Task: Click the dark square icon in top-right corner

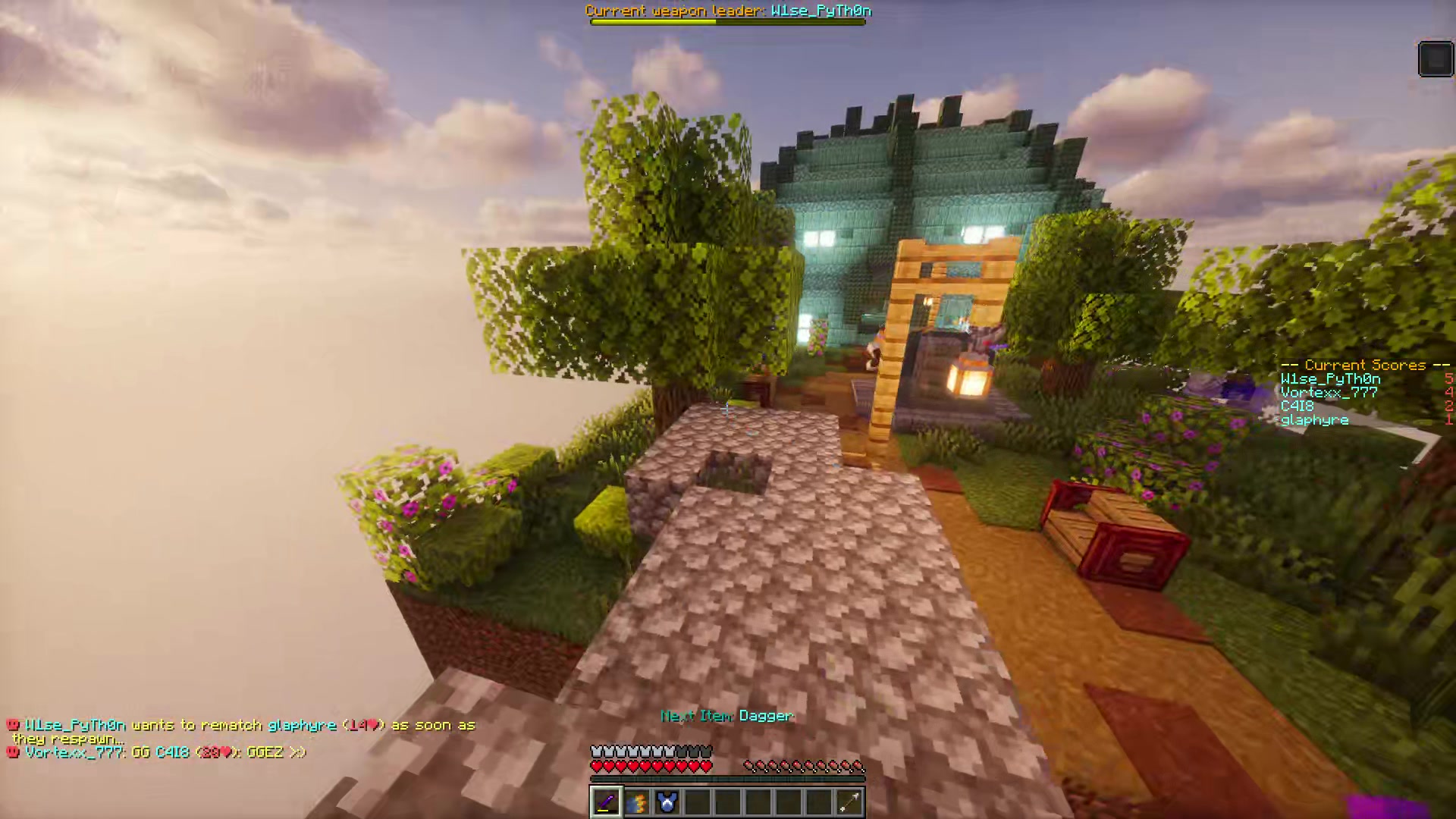Action: [x=1436, y=58]
